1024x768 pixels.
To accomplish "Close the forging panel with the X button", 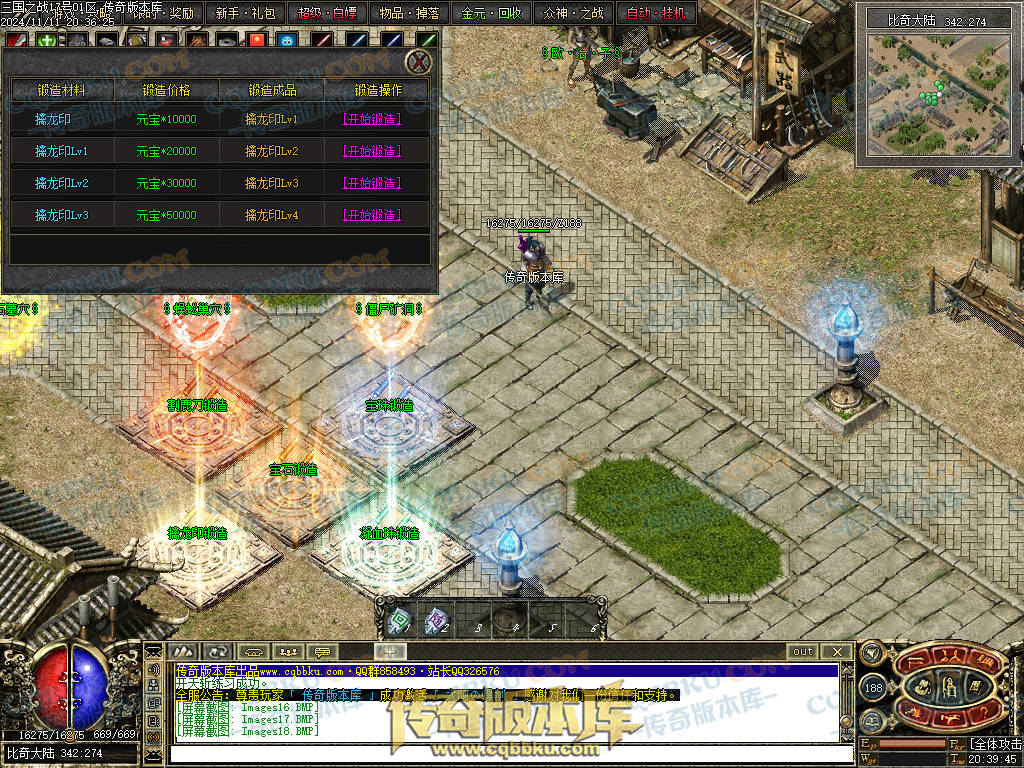I will (420, 62).
